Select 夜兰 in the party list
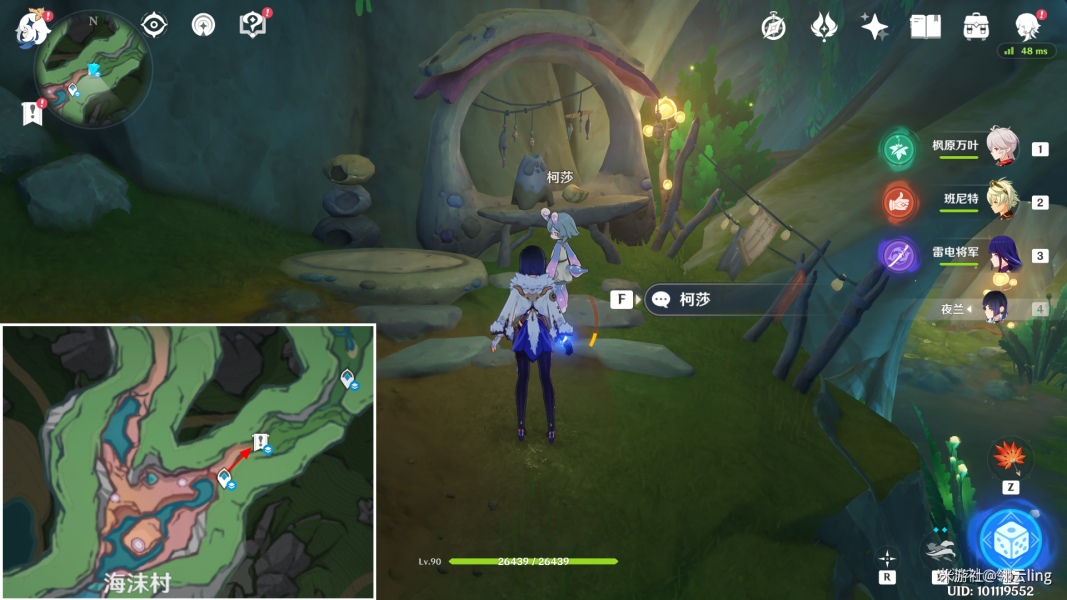This screenshot has width=1067, height=600. (x=1000, y=308)
